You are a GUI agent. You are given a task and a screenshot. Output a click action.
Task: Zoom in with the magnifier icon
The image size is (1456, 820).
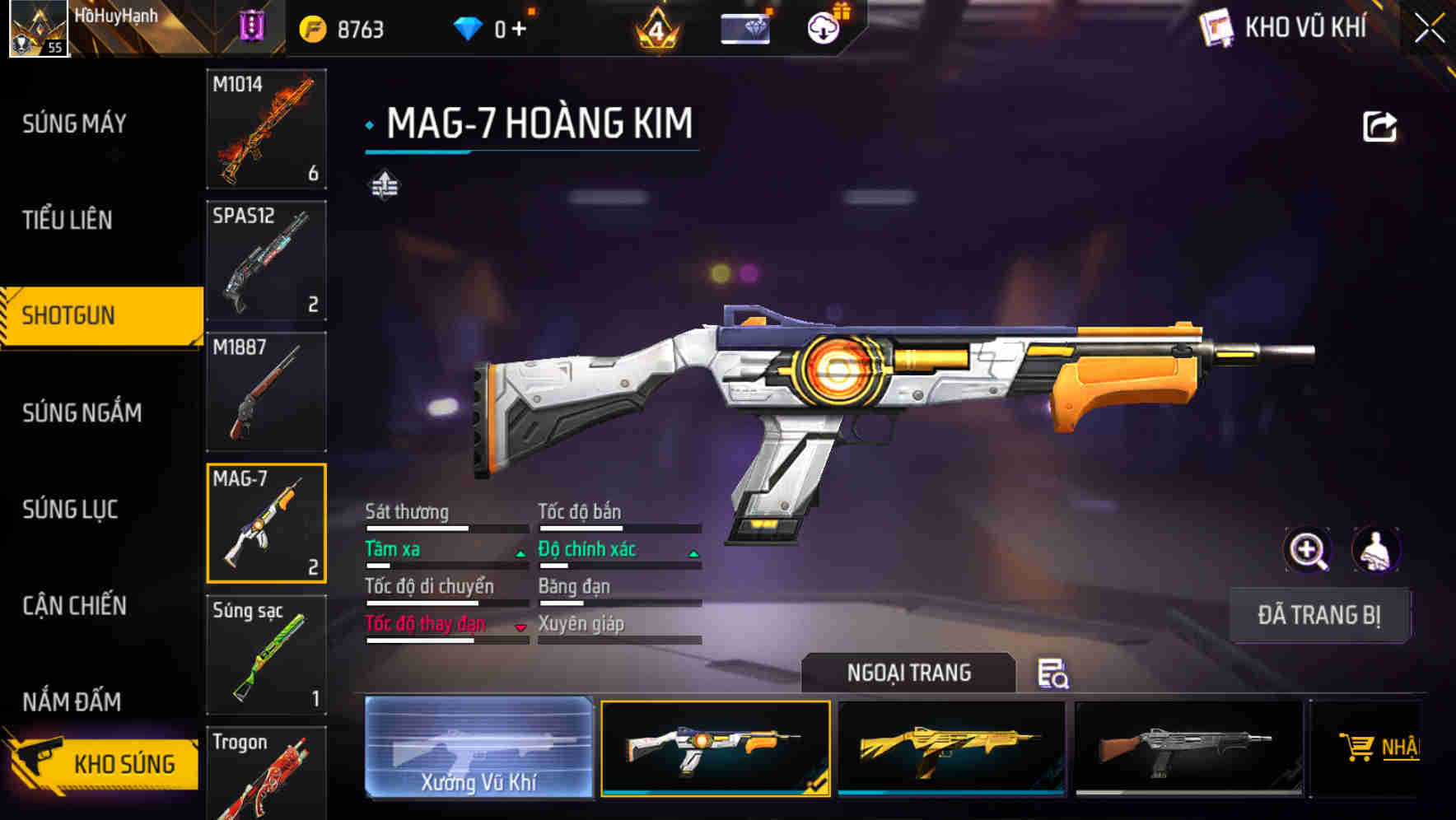pos(1307,550)
